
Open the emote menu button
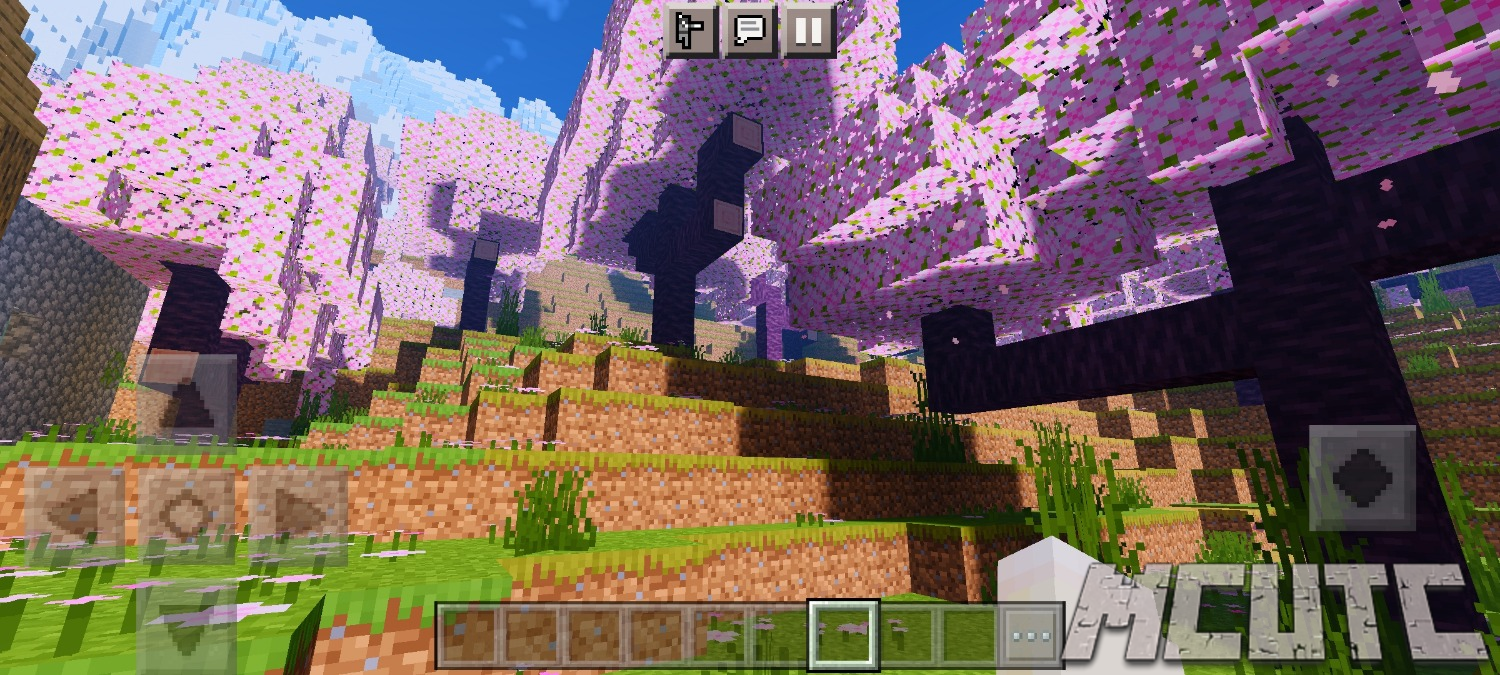point(690,32)
